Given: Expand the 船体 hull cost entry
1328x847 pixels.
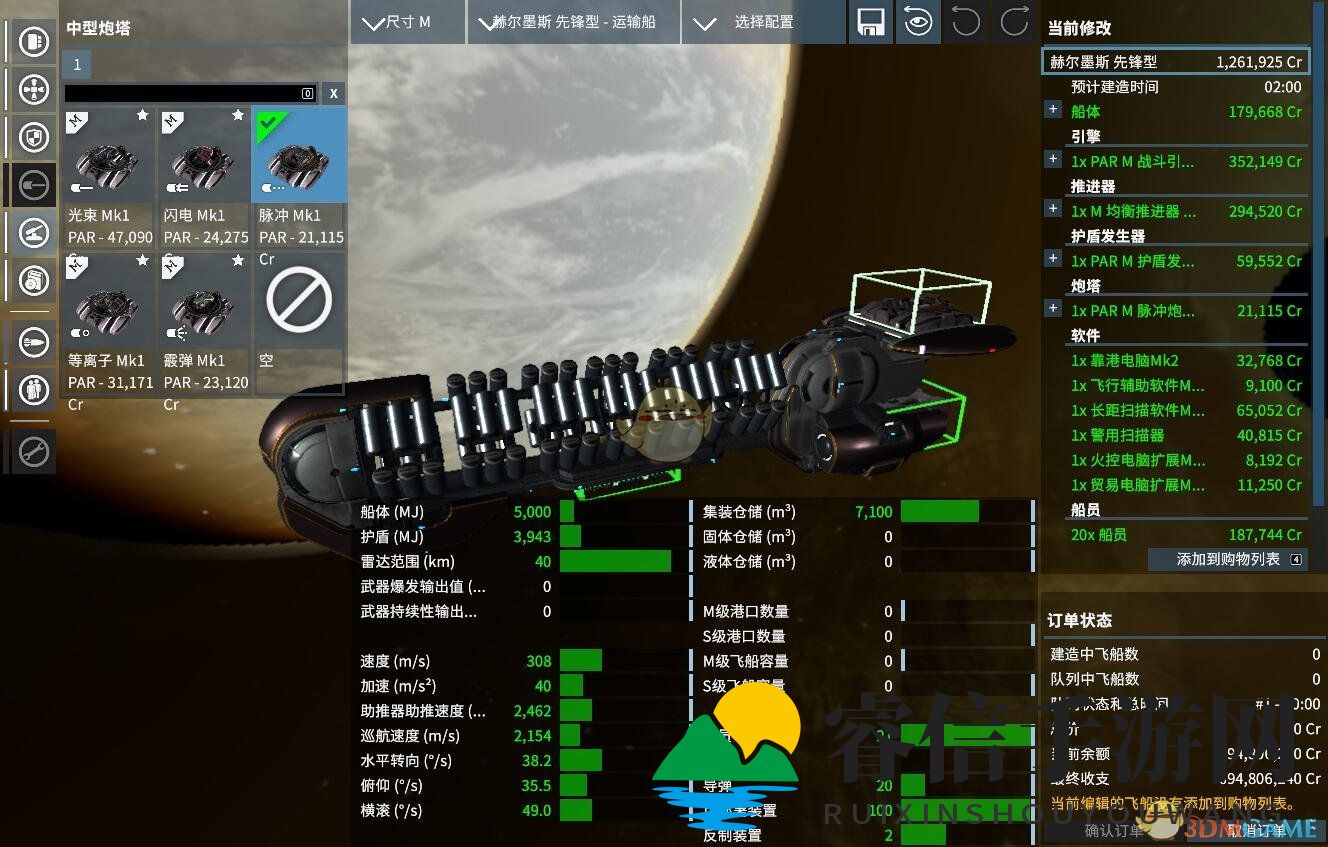Looking at the screenshot, I should 1053,109.
